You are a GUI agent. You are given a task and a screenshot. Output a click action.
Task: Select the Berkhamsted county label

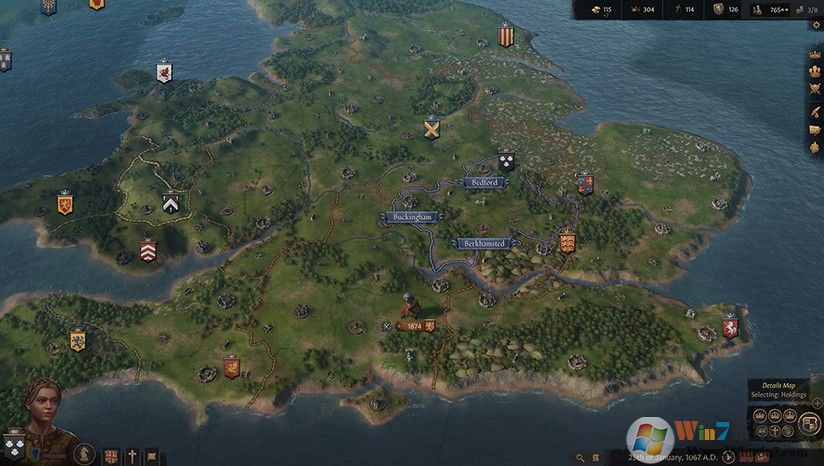coord(486,243)
